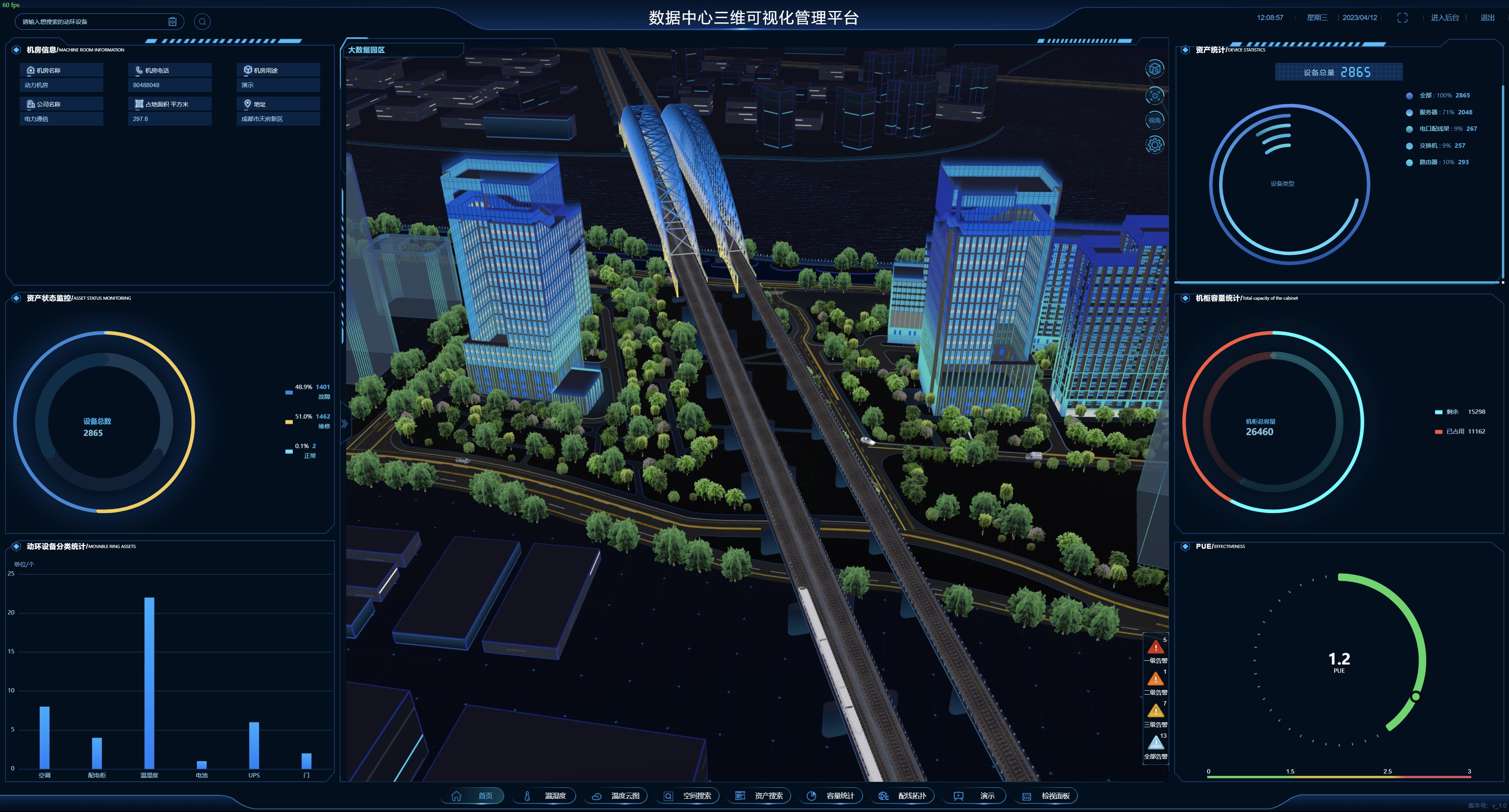This screenshot has width=1509, height=812.
Task: Start the 演示 mode button
Action: (975, 796)
